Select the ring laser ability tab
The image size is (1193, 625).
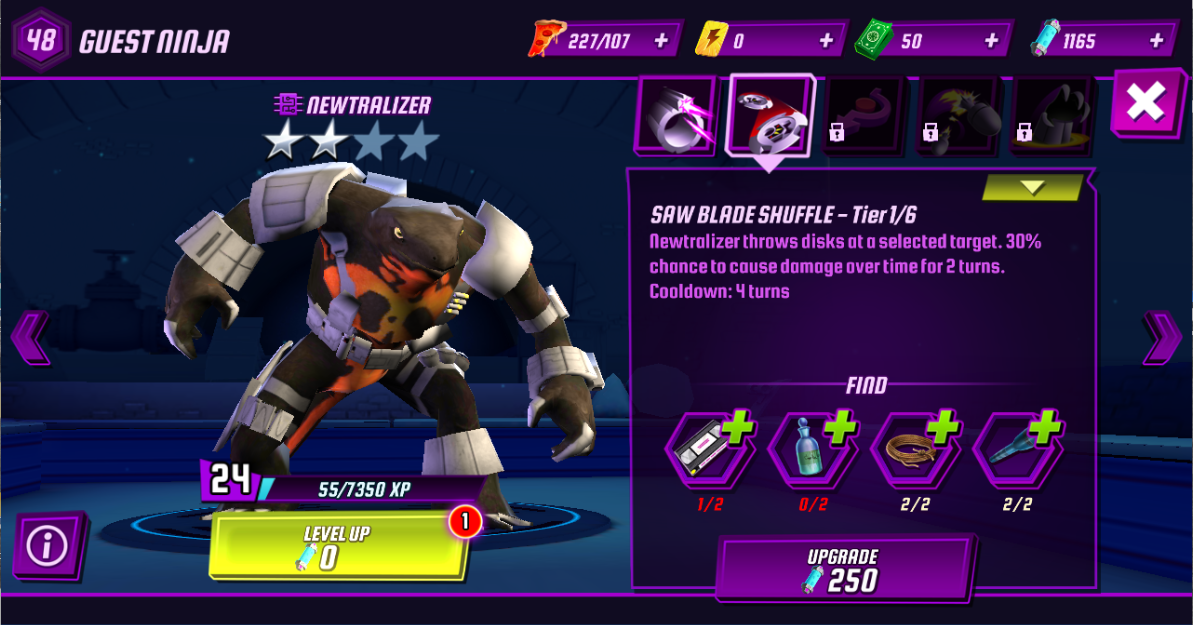(677, 115)
